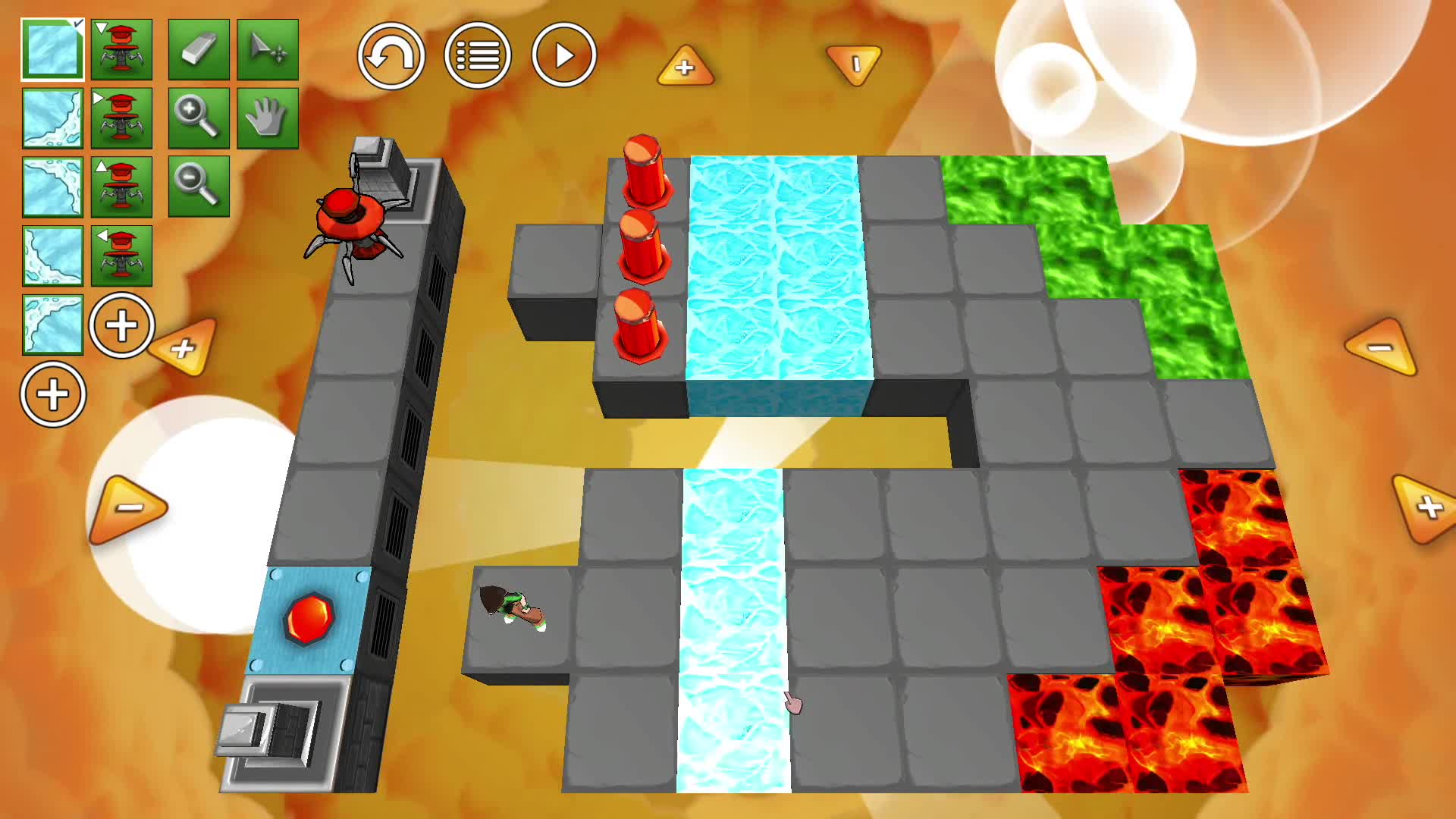Select the plain ice tile with checkmark
The height and width of the screenshot is (819, 1456).
52,50
